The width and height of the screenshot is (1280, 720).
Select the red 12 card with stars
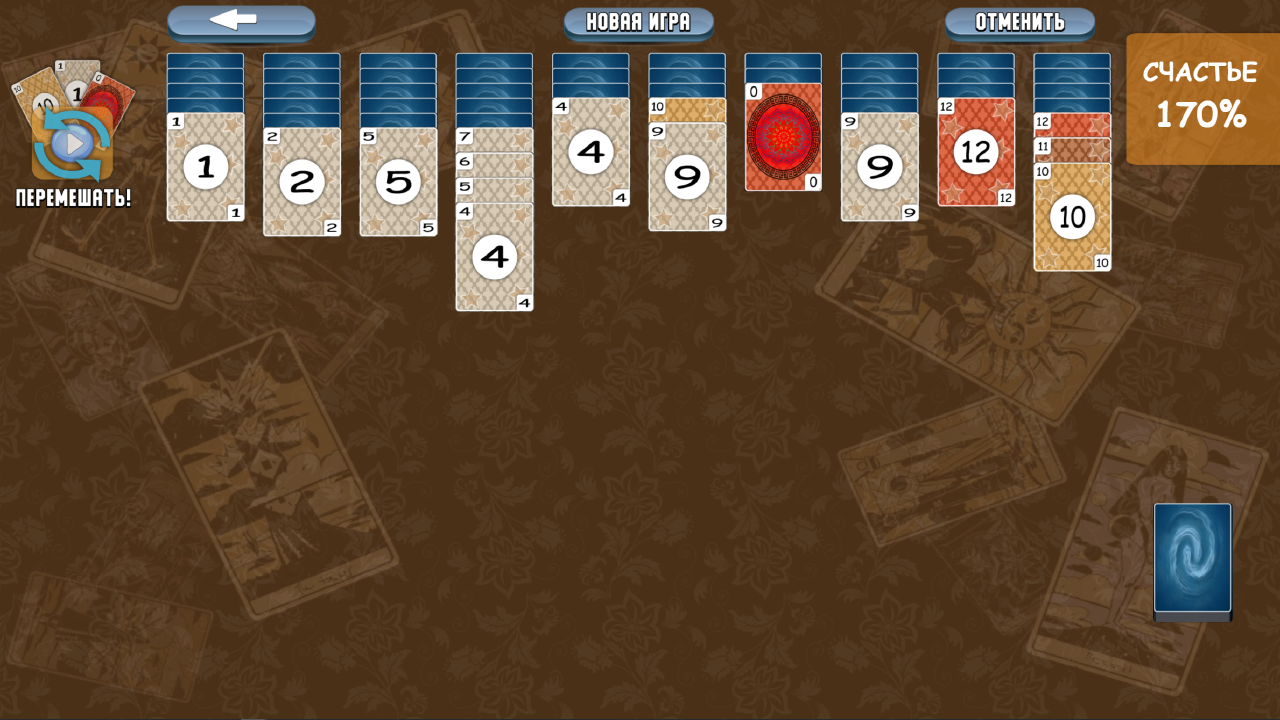click(x=976, y=152)
